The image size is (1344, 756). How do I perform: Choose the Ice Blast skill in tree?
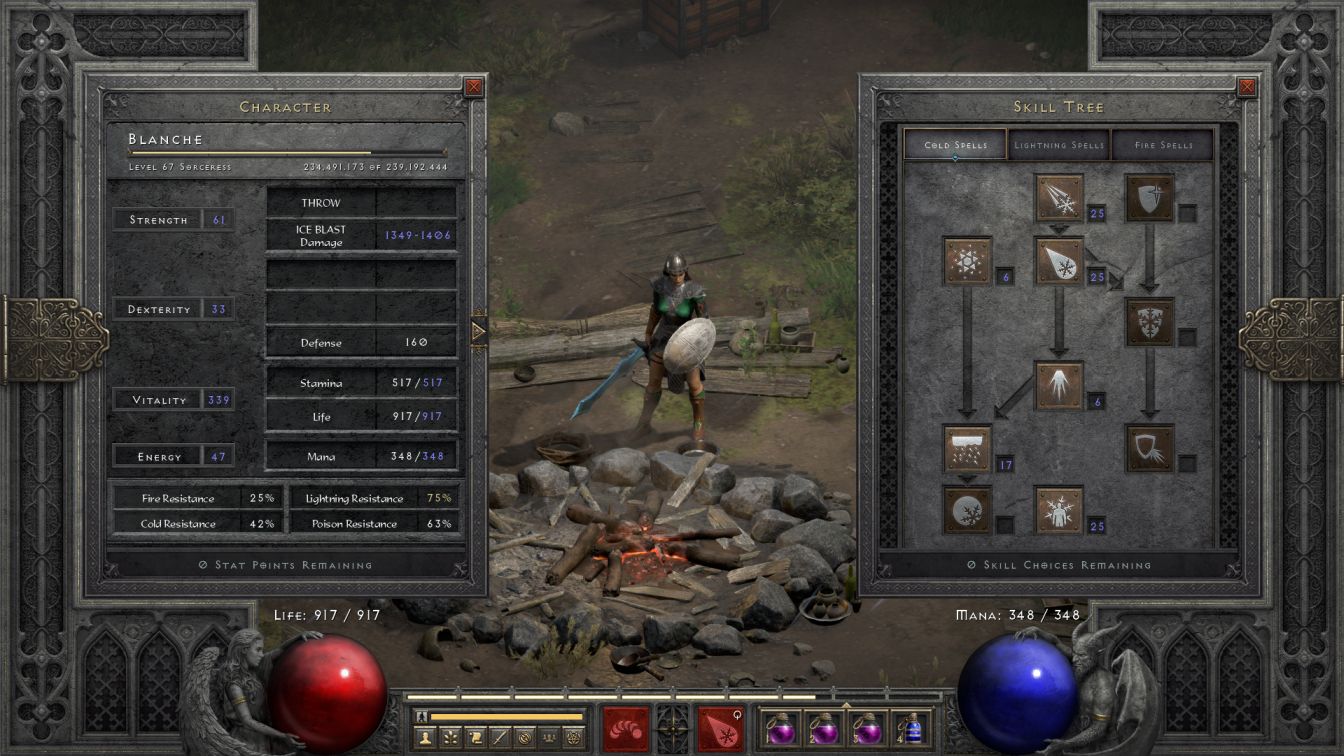[x=1059, y=261]
